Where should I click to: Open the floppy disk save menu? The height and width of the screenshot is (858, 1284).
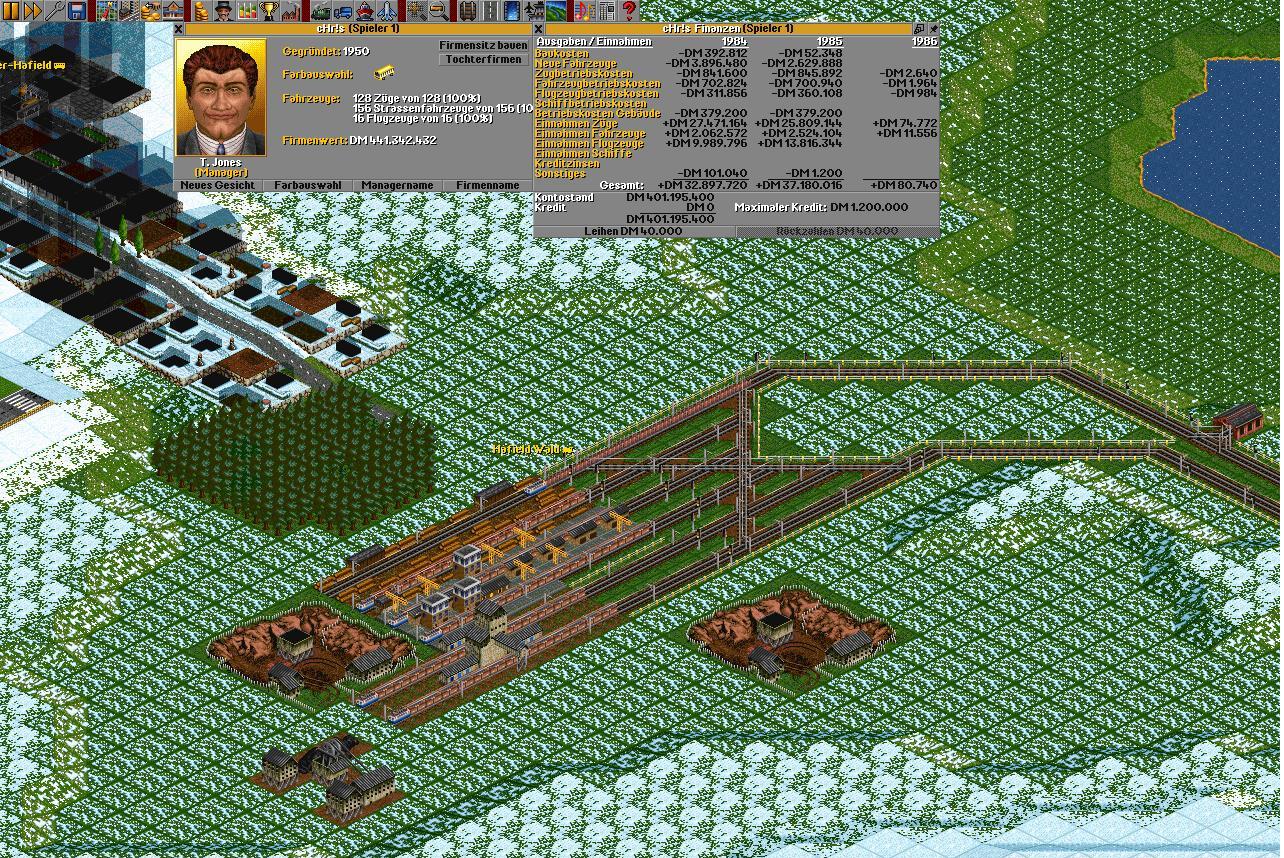coord(77,11)
